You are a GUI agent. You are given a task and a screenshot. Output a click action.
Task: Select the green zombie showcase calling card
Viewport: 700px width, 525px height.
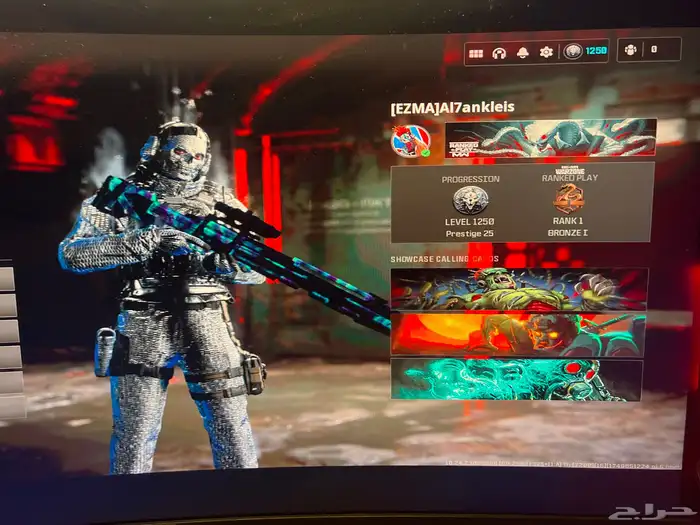click(x=518, y=289)
